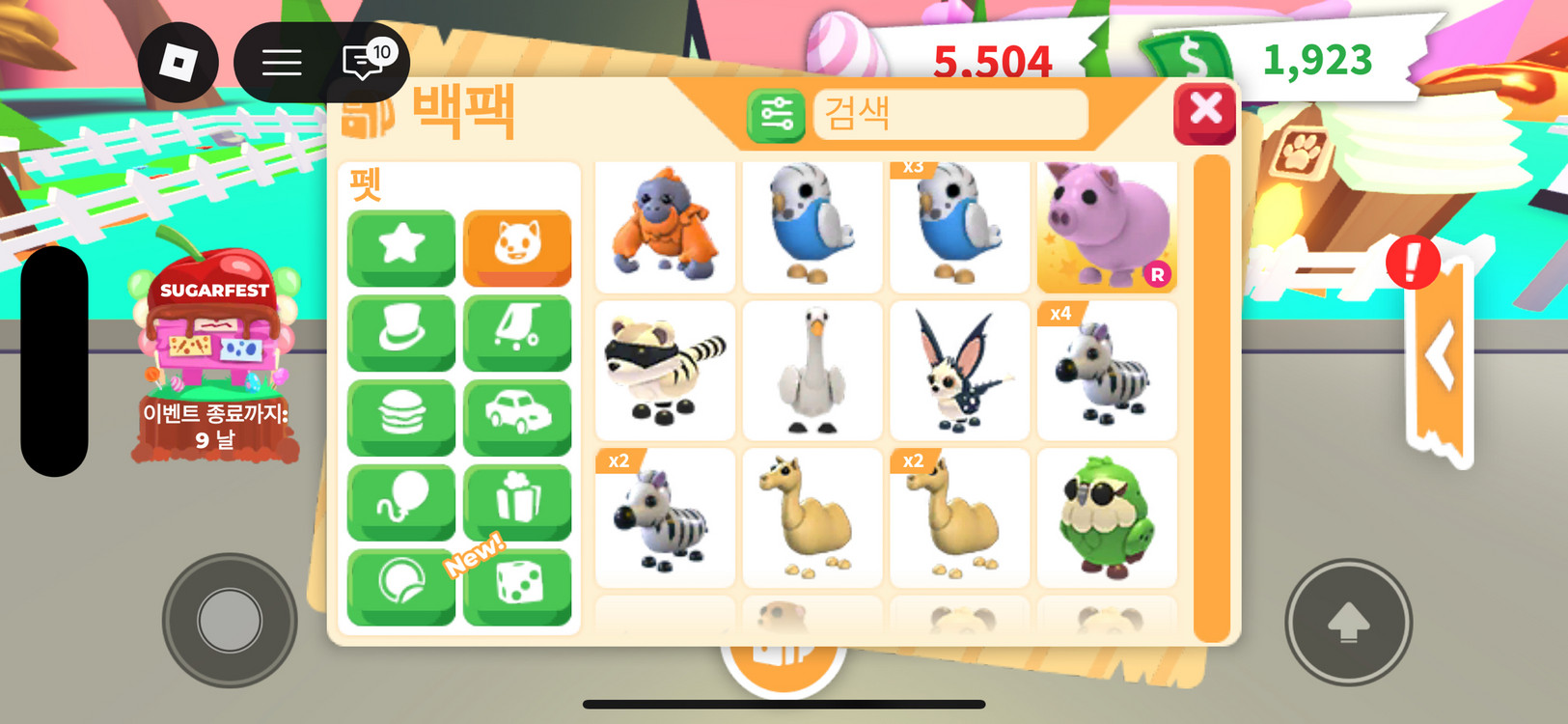The width and height of the screenshot is (1568, 724).
Task: Open the frisbee pet toy category
Action: (x=401, y=585)
